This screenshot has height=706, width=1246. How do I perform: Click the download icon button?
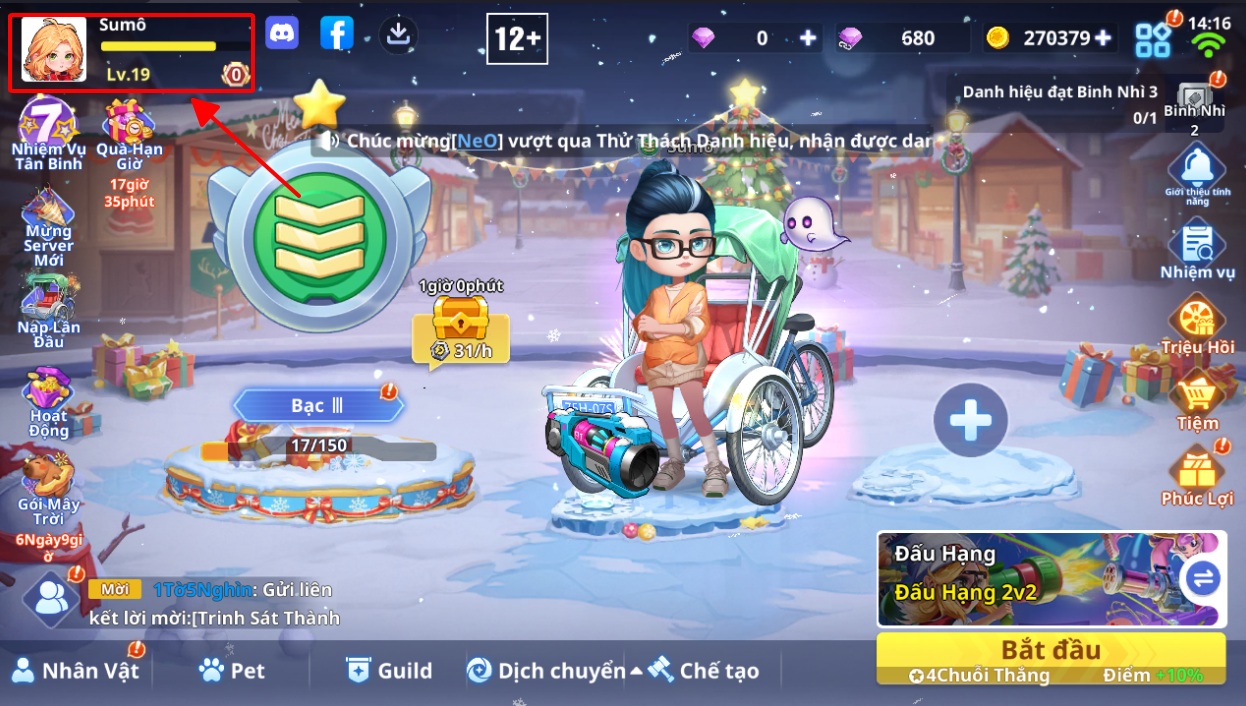[398, 35]
